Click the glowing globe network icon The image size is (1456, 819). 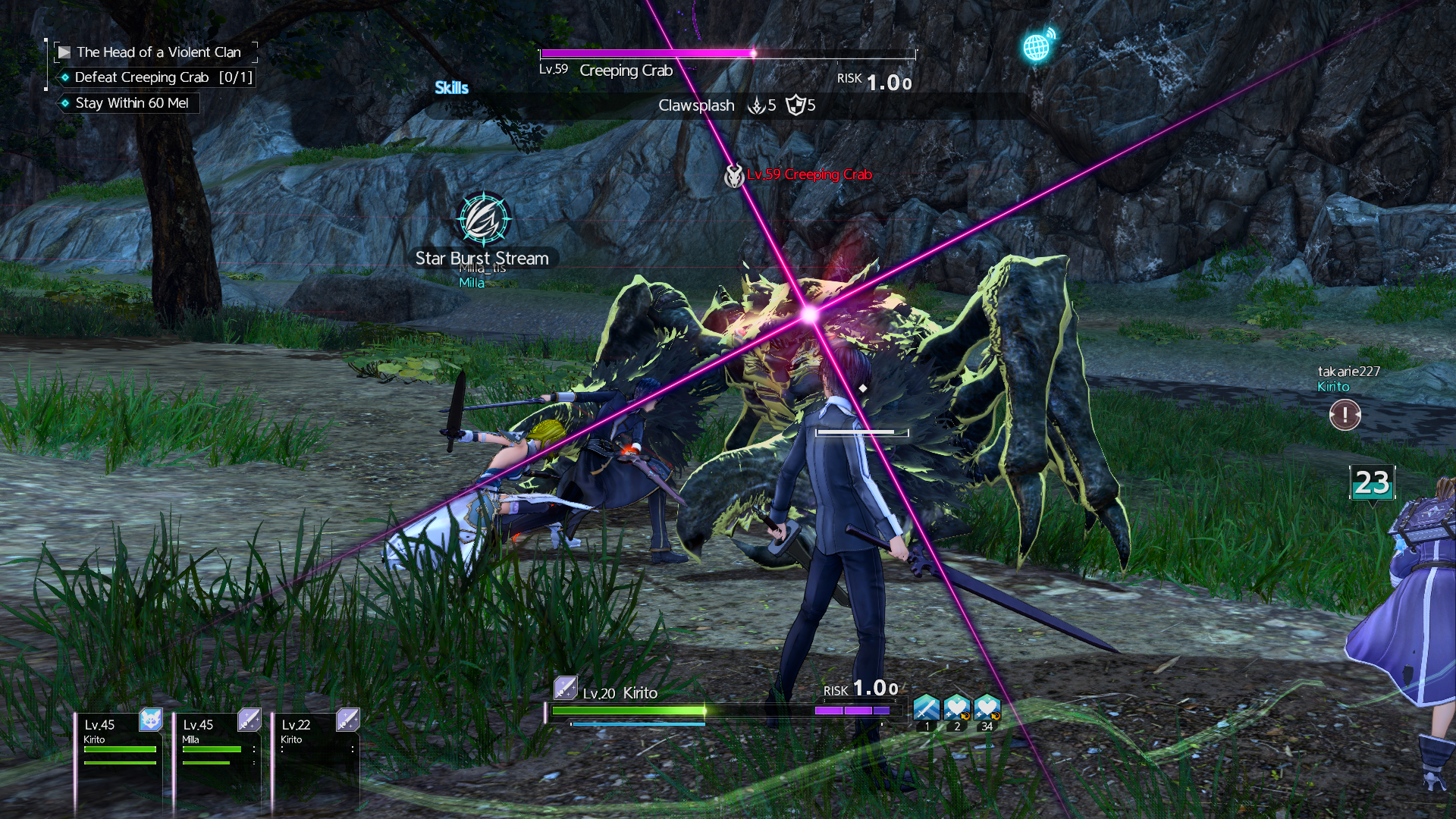1037,47
